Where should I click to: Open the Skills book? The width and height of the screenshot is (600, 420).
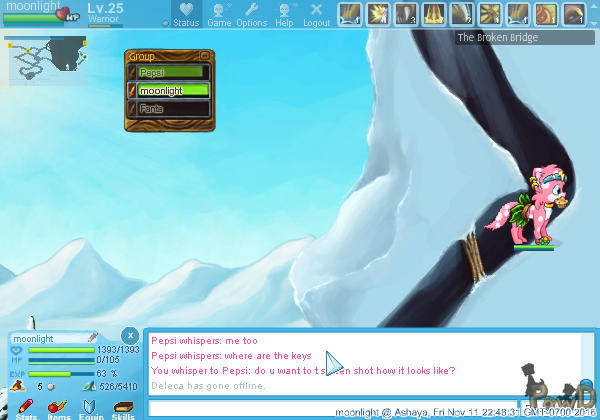[x=123, y=408]
